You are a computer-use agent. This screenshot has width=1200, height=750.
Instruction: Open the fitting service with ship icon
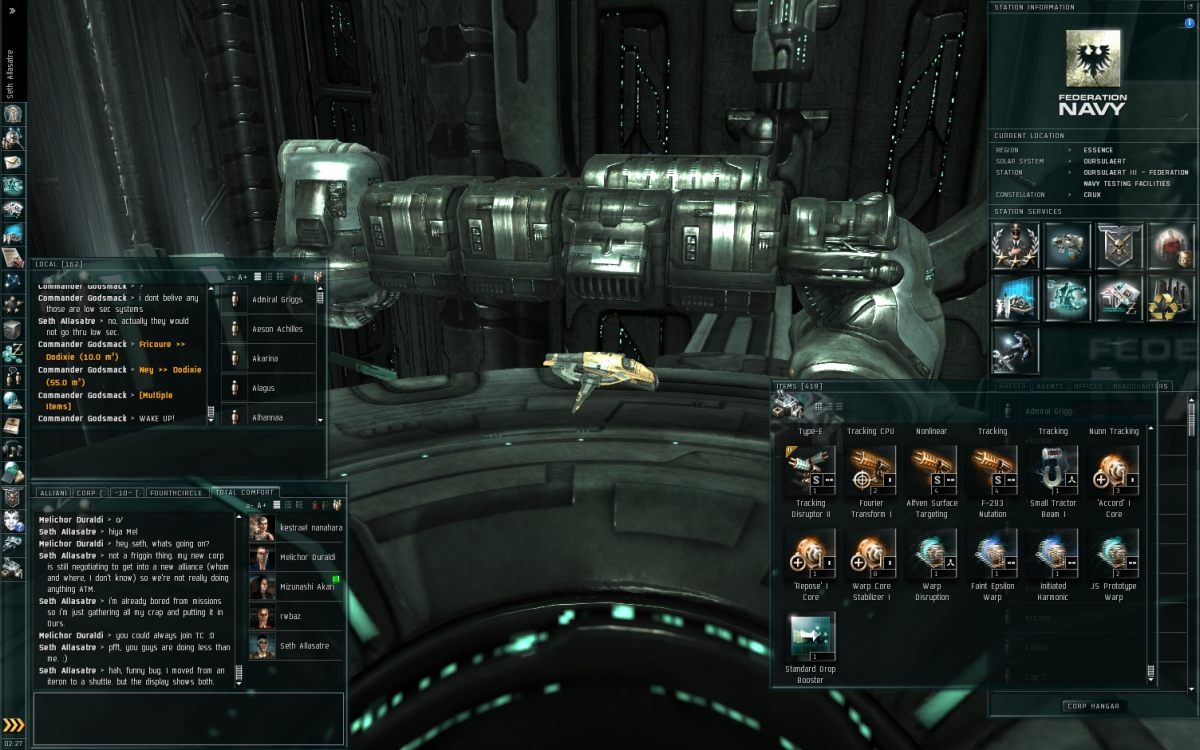1067,246
